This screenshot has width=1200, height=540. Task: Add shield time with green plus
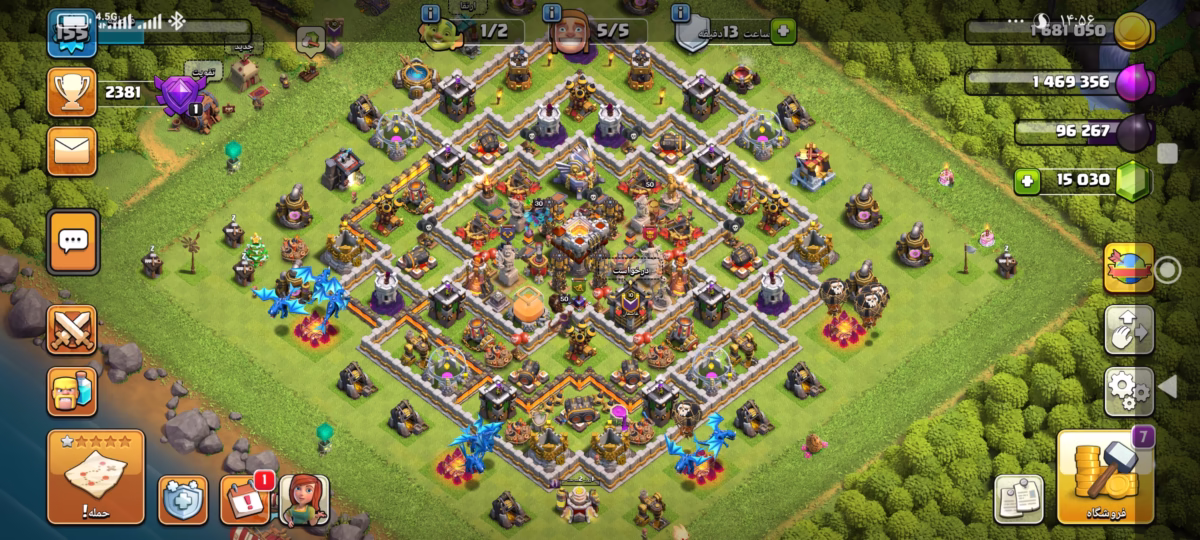(x=781, y=32)
